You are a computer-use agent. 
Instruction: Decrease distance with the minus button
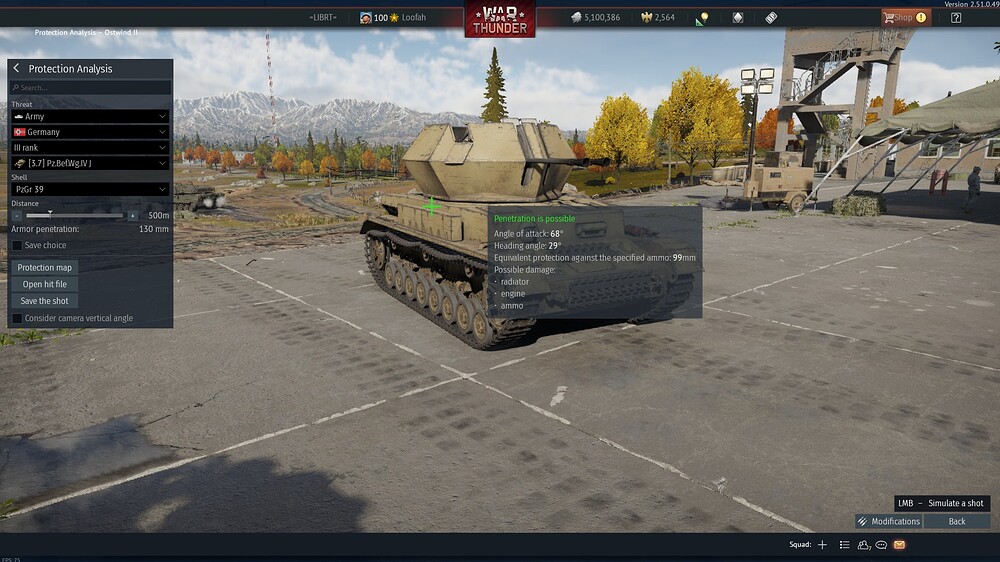tap(17, 215)
